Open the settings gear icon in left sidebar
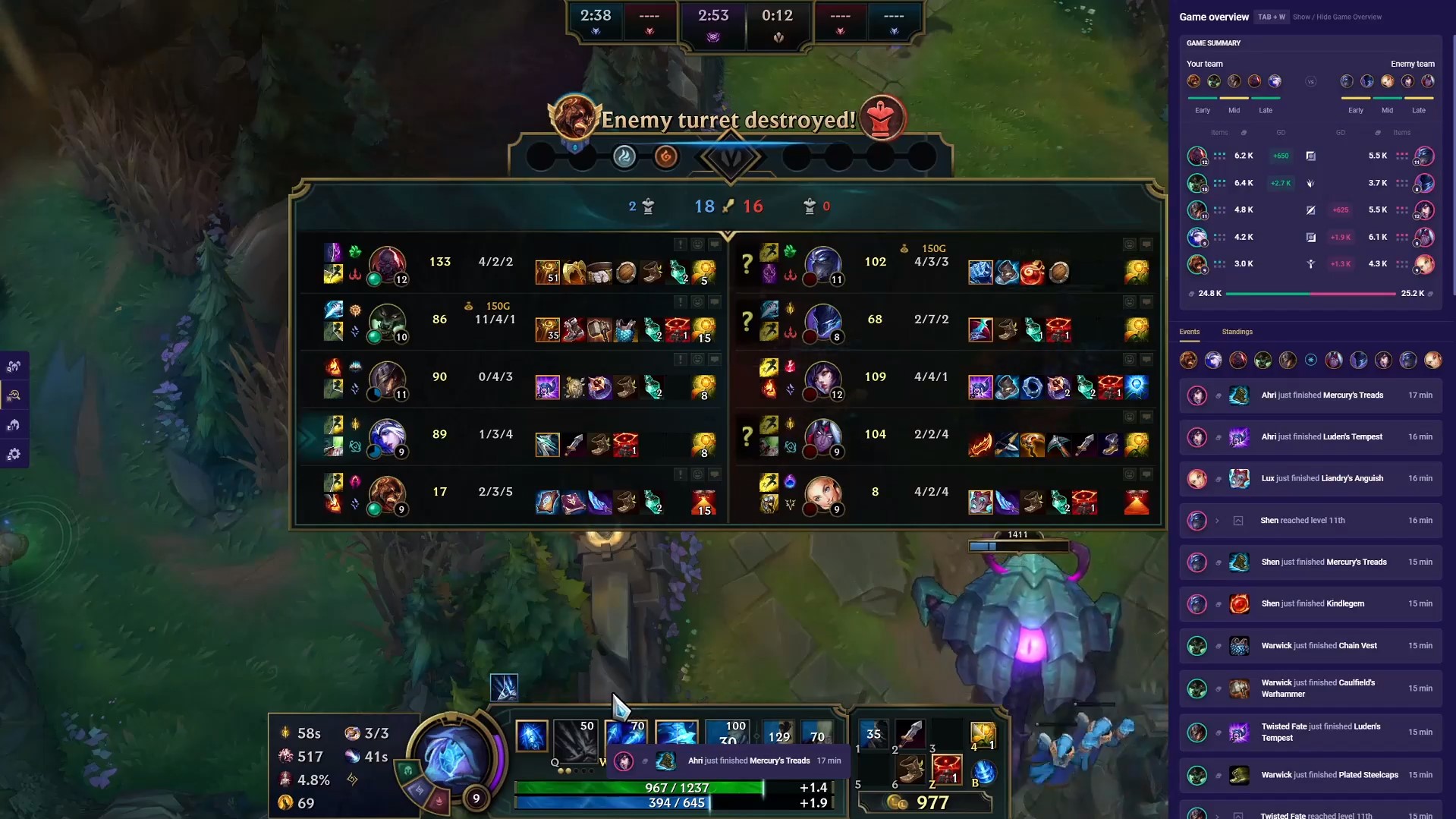This screenshot has width=1456, height=819. (14, 453)
